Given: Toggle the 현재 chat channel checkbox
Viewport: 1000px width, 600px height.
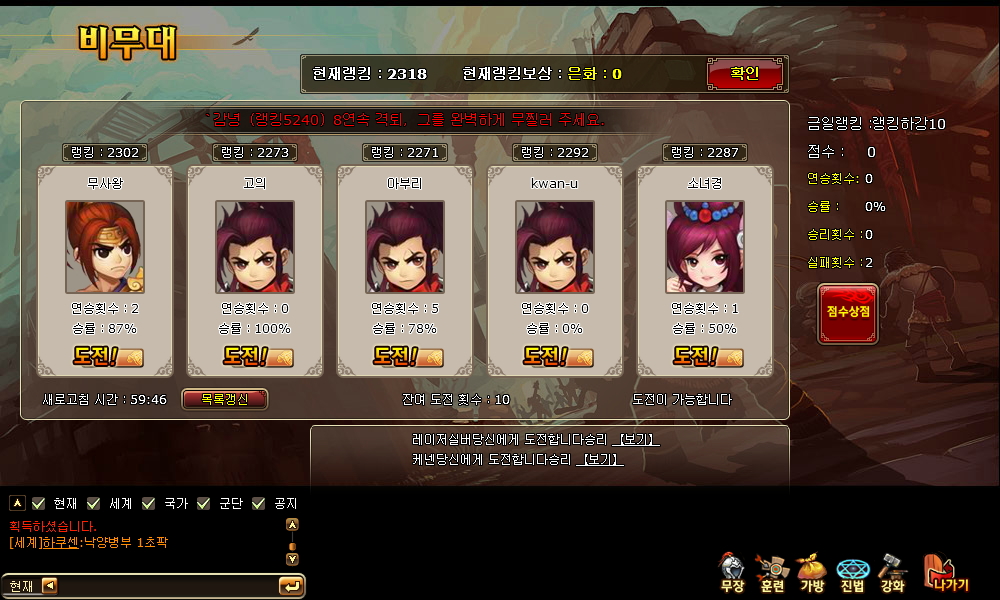Looking at the screenshot, I should coord(39,503).
